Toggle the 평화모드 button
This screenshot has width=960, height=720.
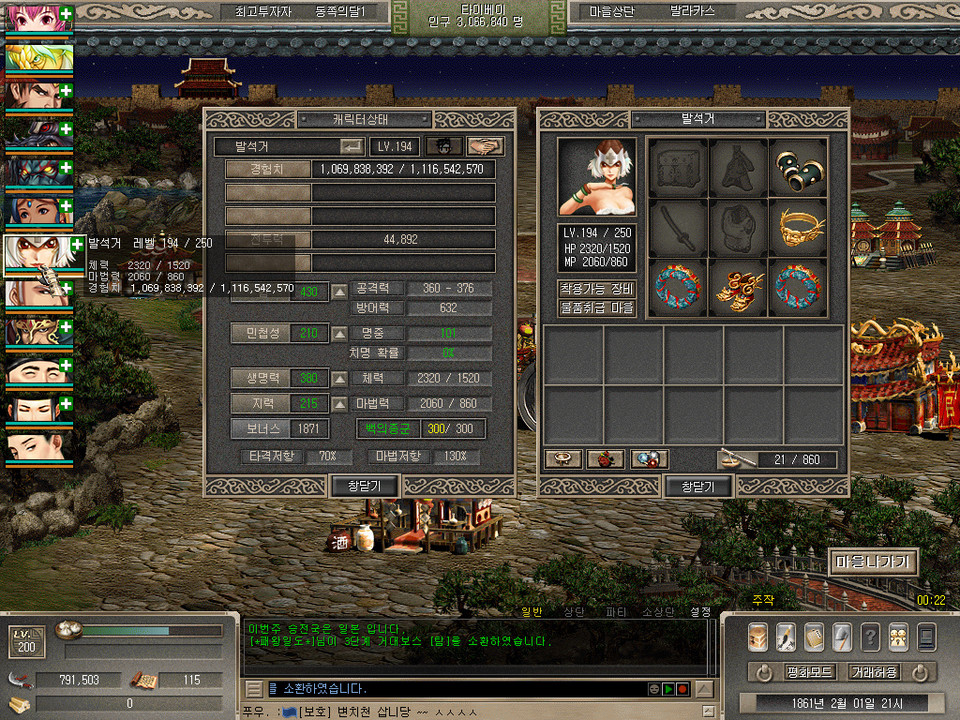809,672
